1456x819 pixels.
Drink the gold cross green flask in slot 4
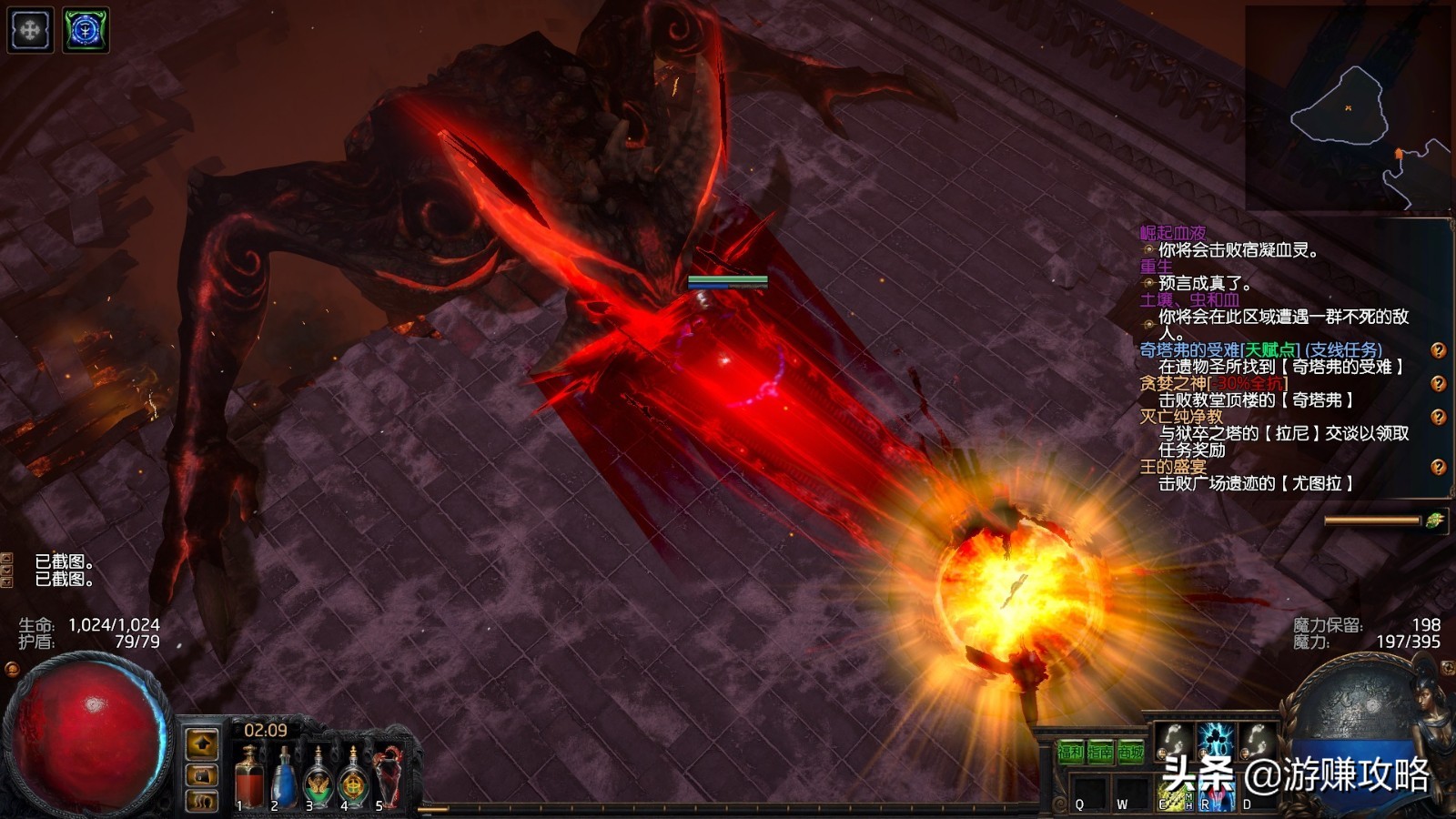[353, 778]
